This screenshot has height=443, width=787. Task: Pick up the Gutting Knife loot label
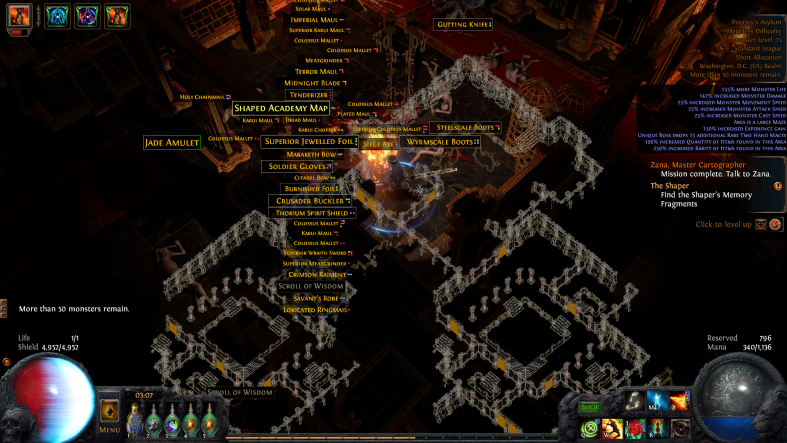click(462, 24)
